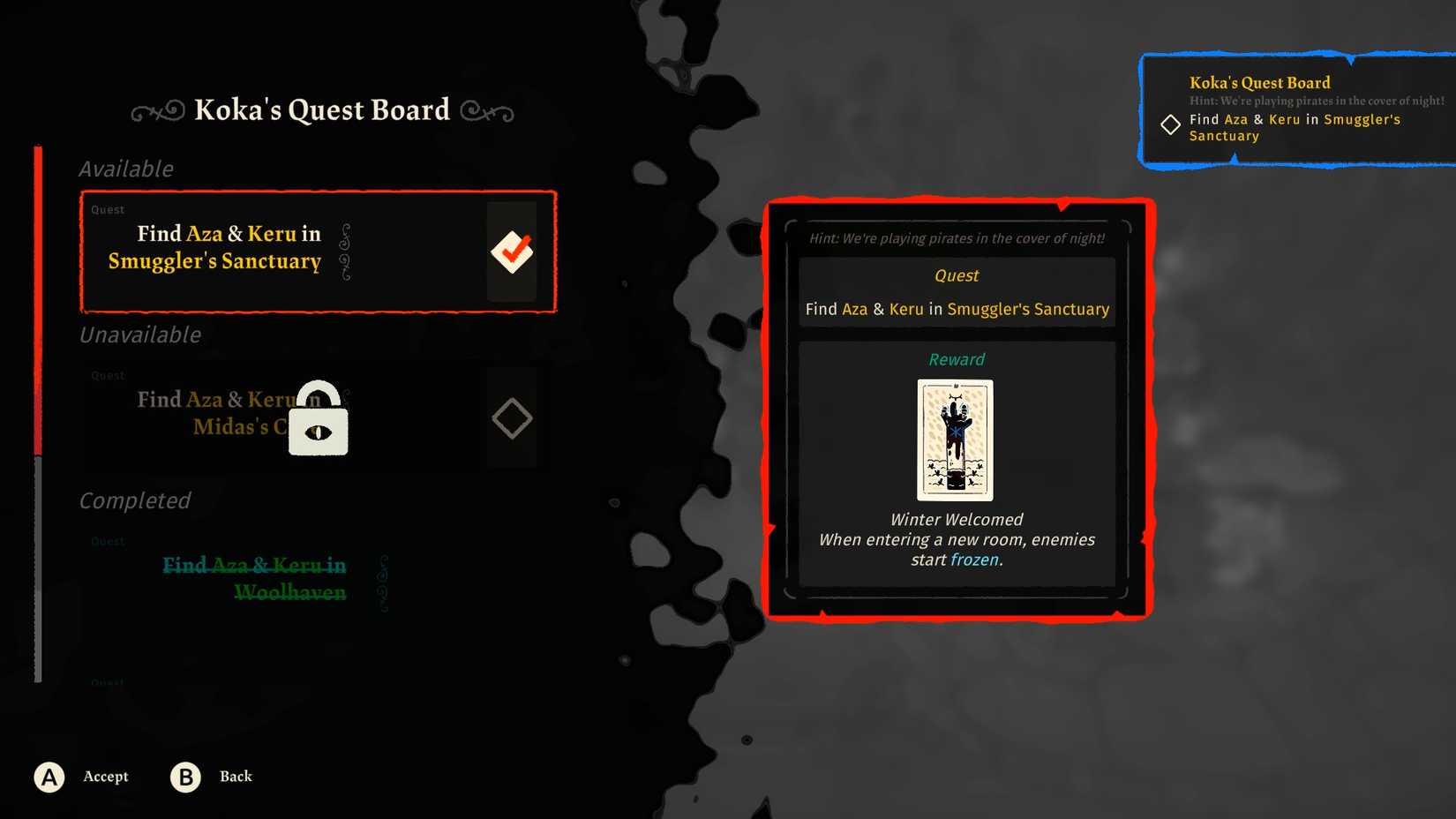The width and height of the screenshot is (1456, 819).
Task: Expand the Available quests section
Action: click(x=126, y=169)
